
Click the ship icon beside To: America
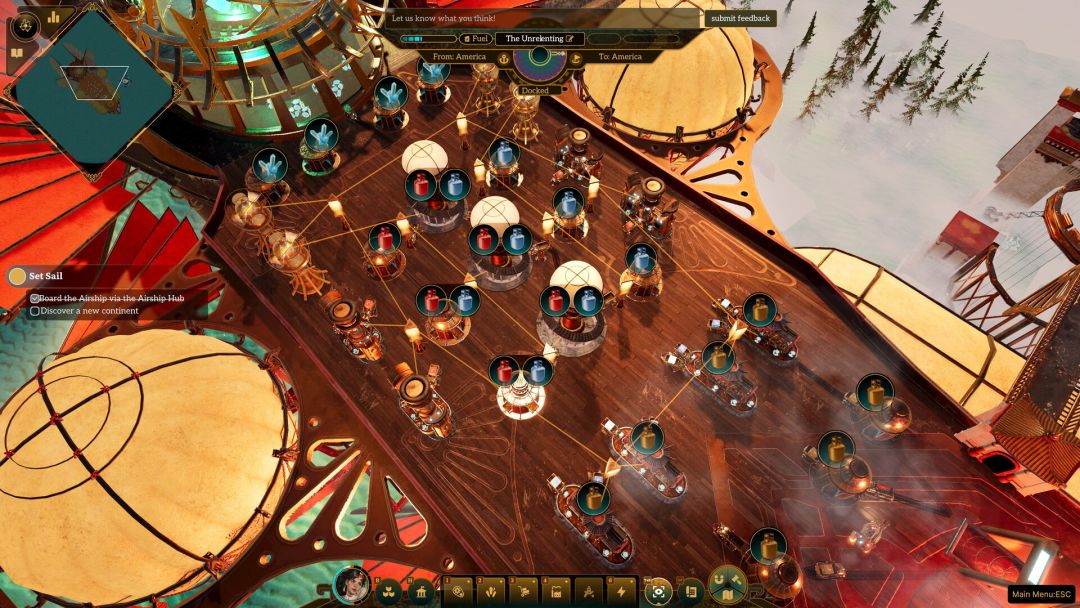click(576, 59)
